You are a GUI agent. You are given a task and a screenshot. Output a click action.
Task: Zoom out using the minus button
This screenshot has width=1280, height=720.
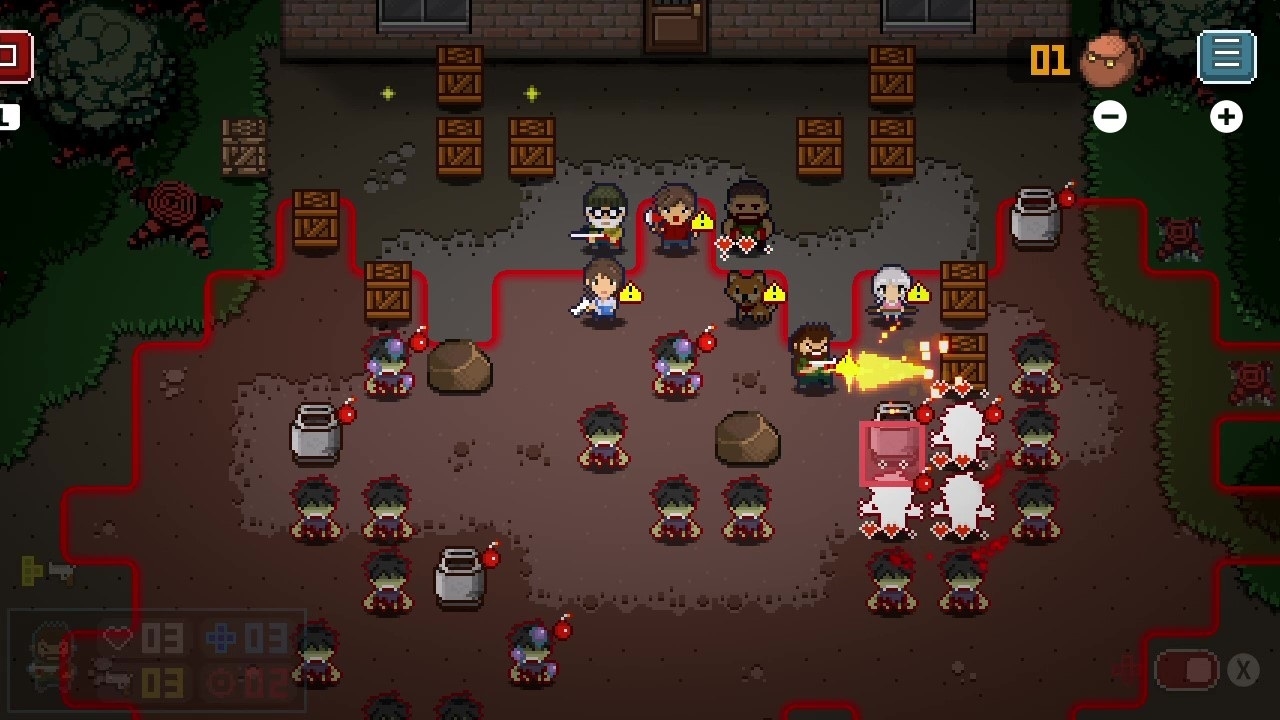coord(1110,116)
